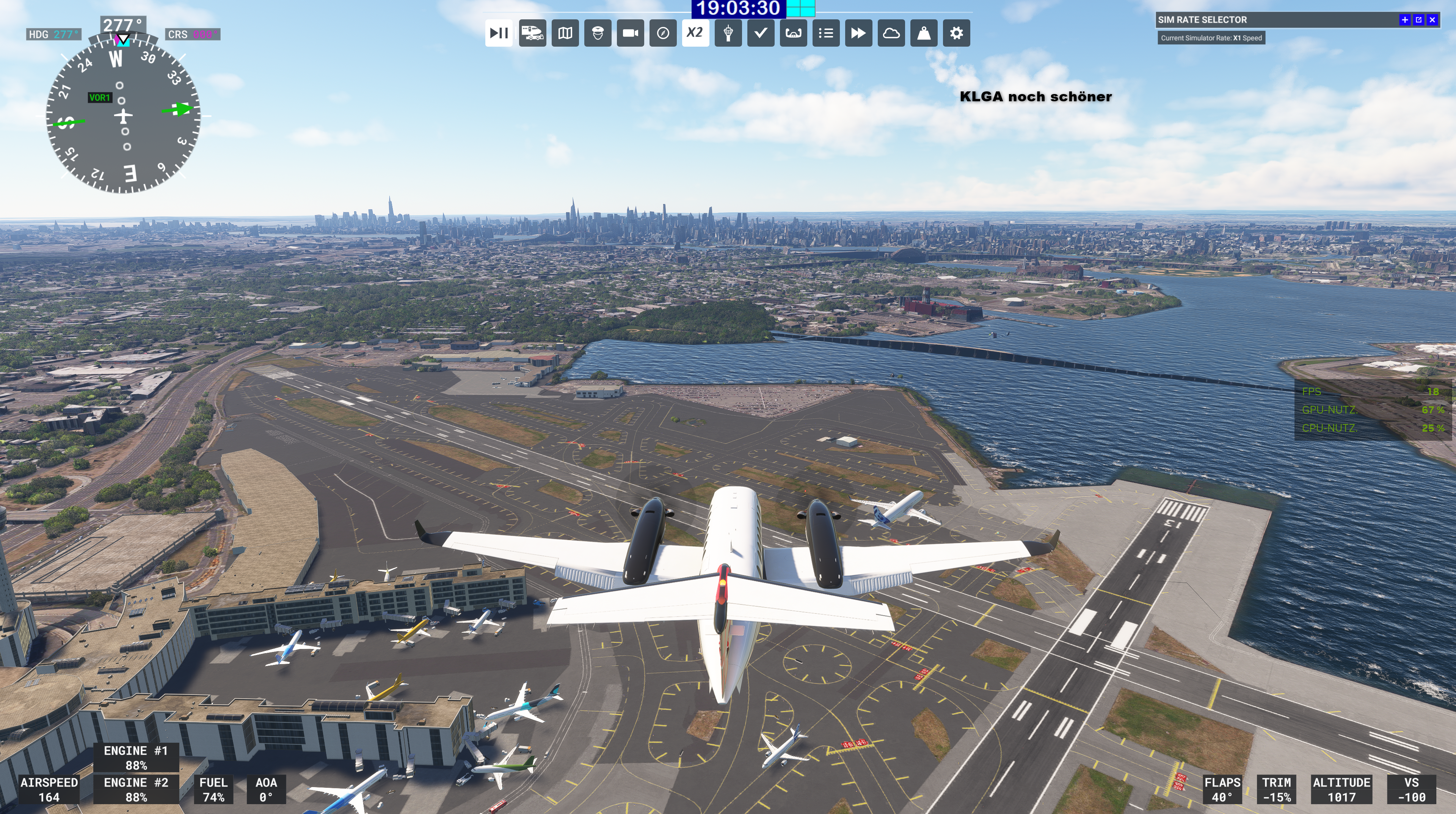Open the VFR map panel
The width and height of the screenshot is (1456, 814).
[565, 33]
